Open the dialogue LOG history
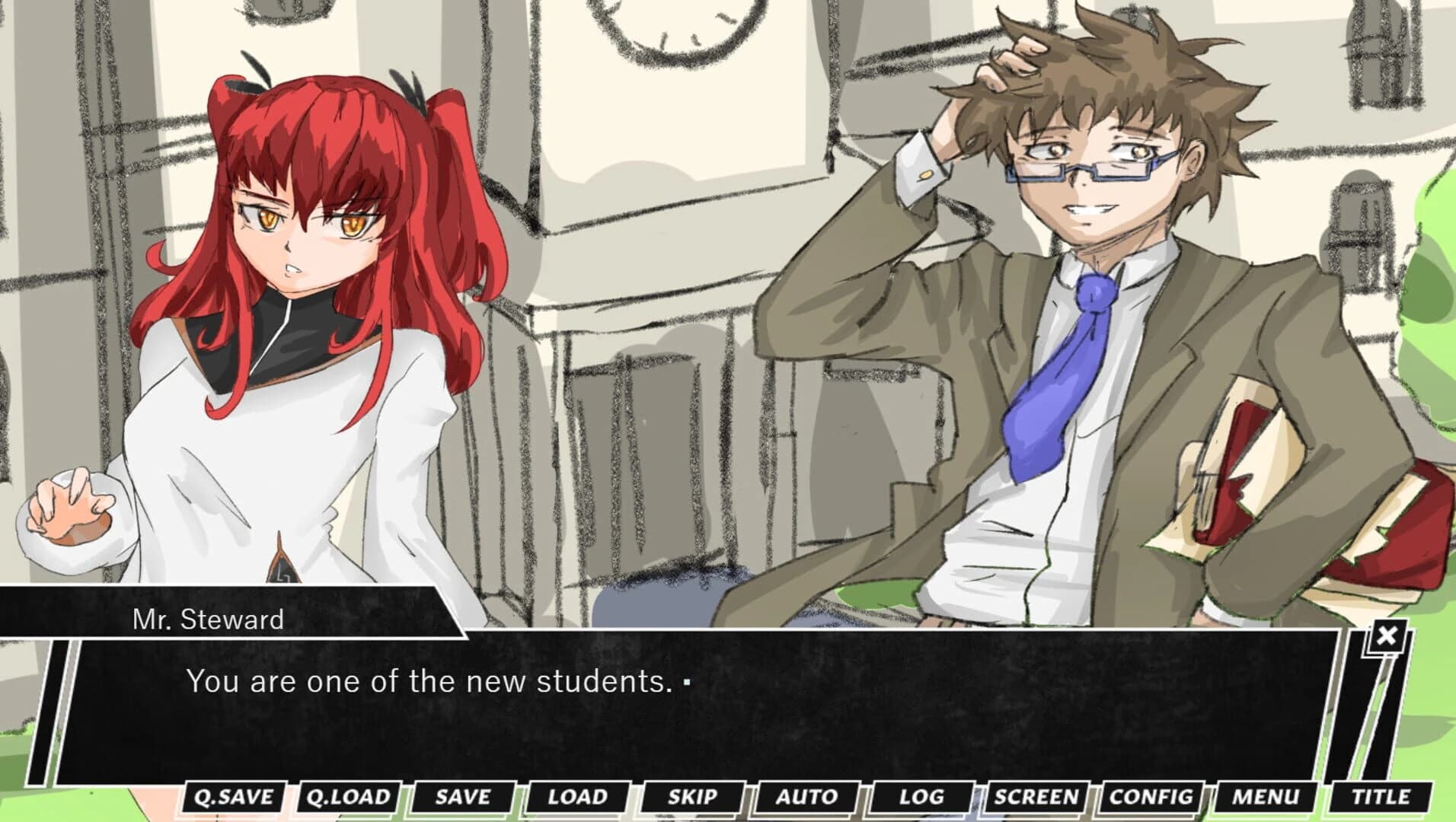The image size is (1456, 822). click(x=923, y=797)
